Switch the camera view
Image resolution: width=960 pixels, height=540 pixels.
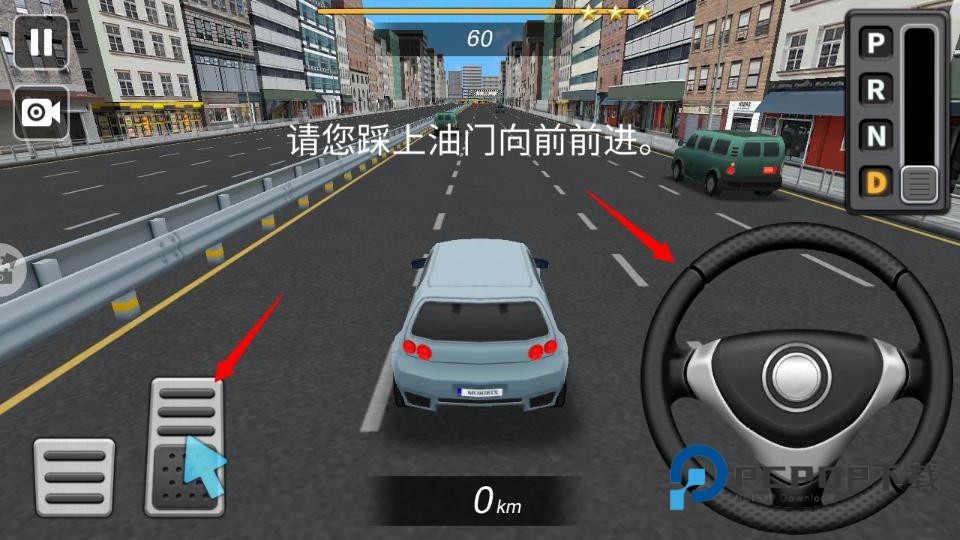click(41, 112)
